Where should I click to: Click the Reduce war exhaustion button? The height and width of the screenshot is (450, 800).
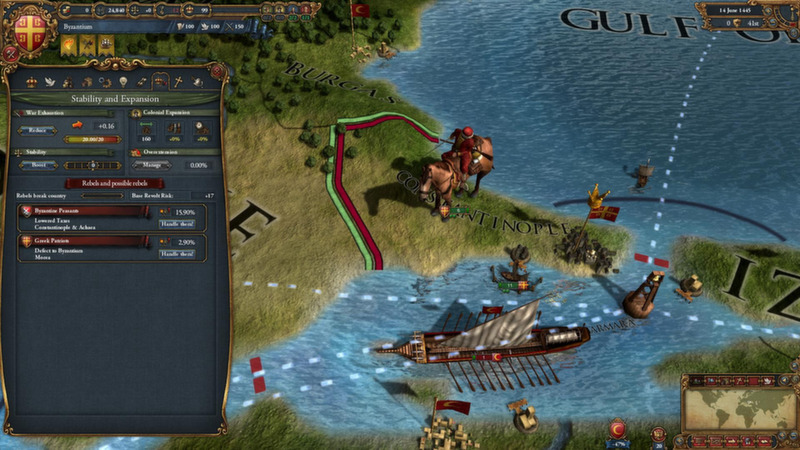[39, 129]
